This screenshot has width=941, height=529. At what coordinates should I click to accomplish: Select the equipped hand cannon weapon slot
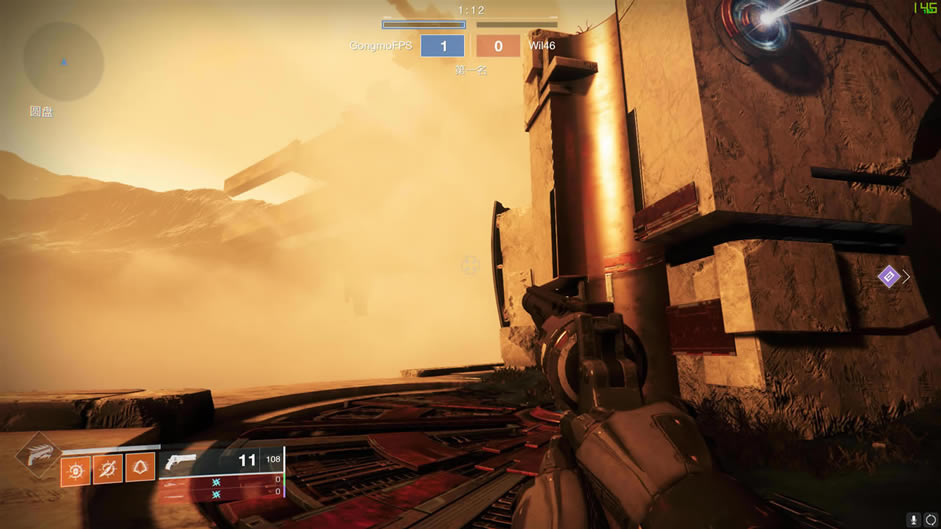[x=220, y=460]
